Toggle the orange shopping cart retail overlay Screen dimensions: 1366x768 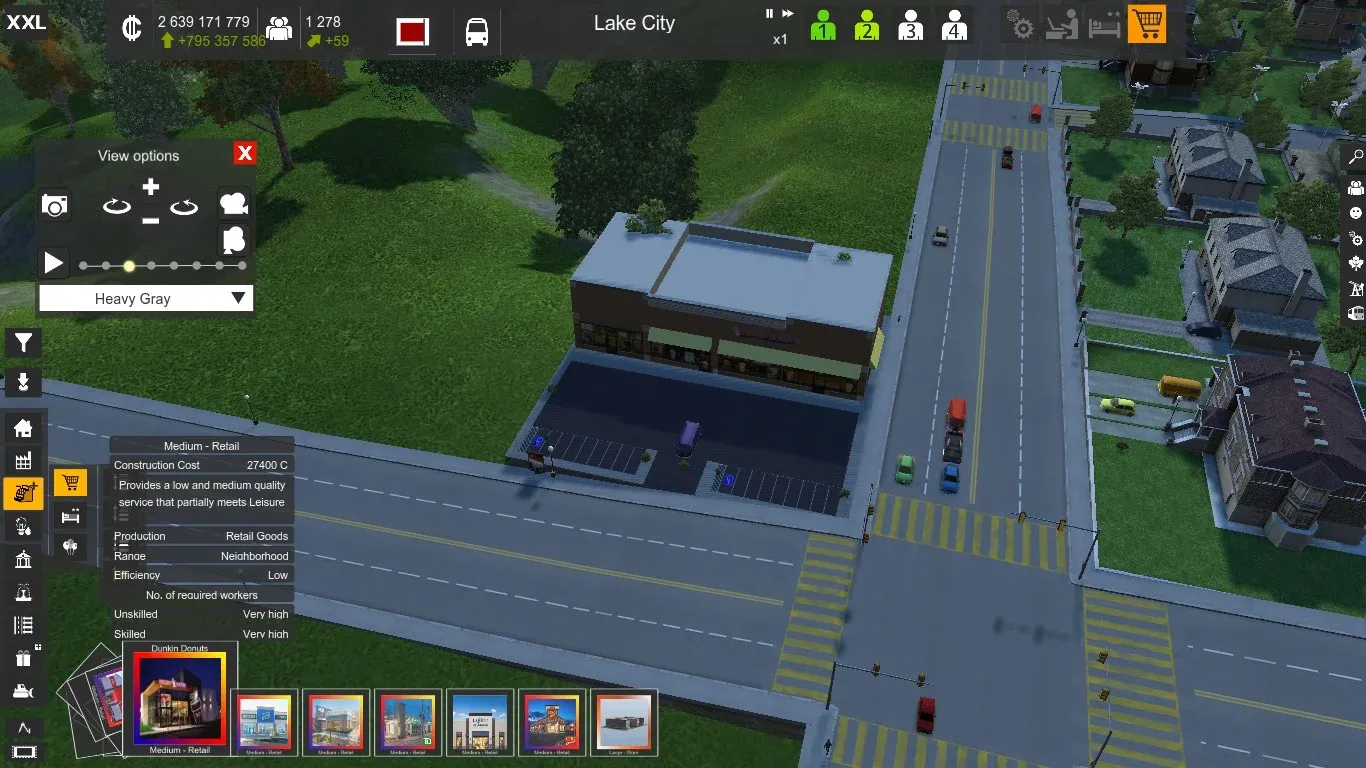[1147, 25]
